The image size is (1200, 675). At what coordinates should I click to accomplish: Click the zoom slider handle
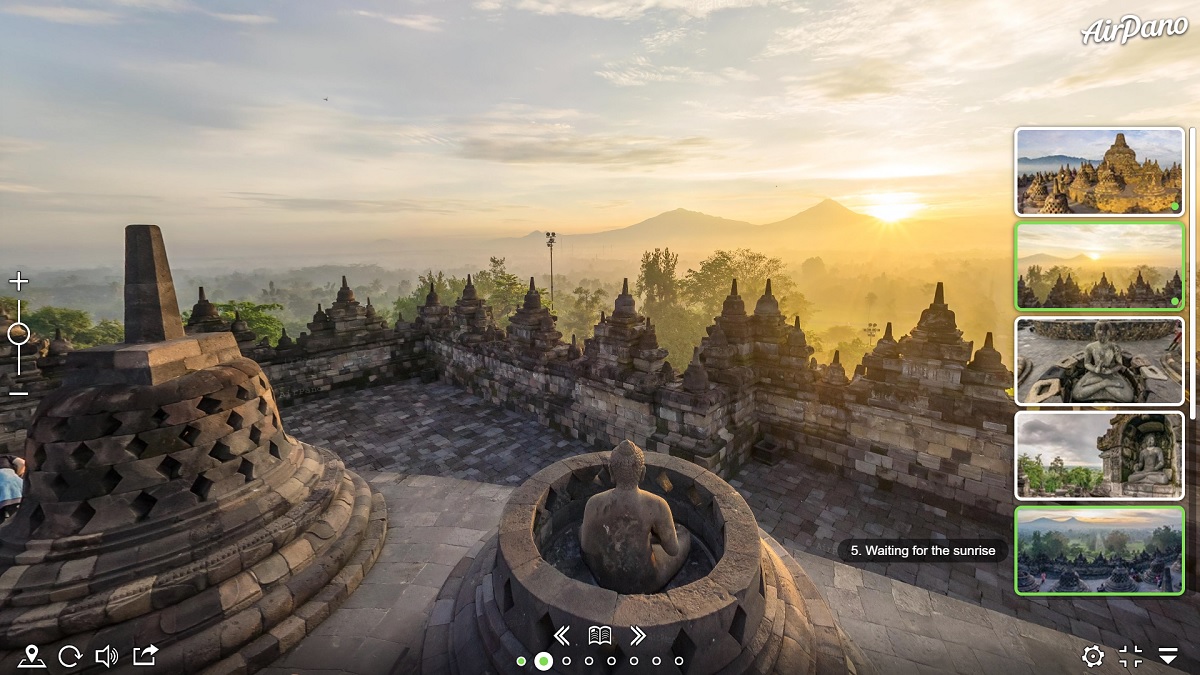pos(18,334)
